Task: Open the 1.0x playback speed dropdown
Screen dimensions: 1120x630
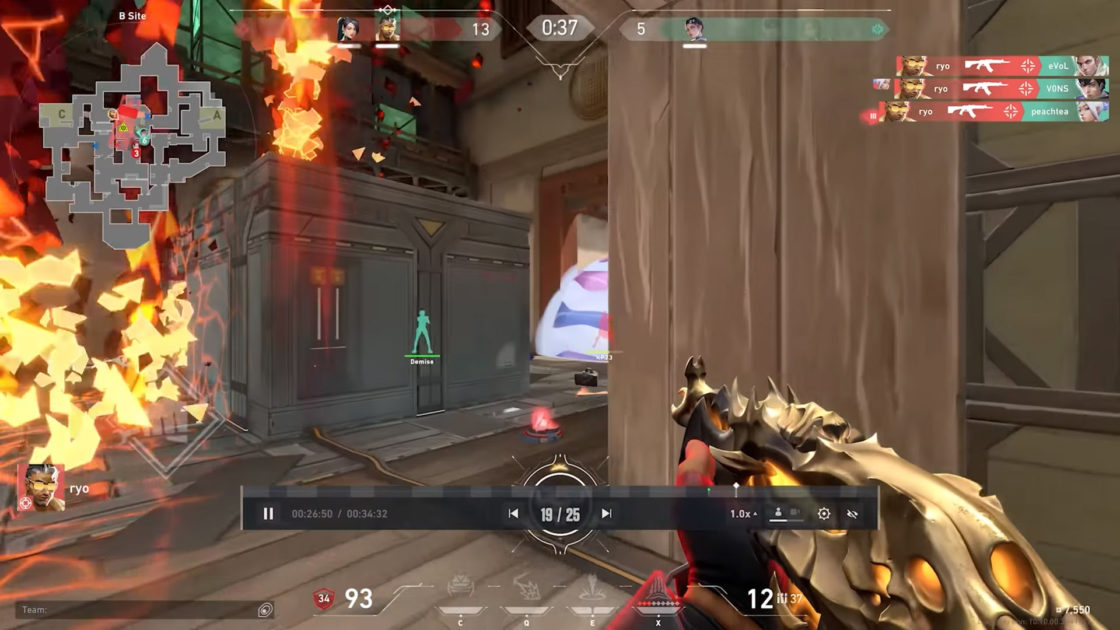Action: (x=743, y=514)
